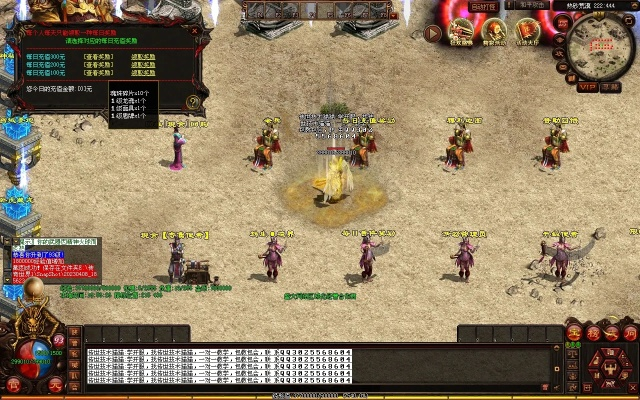Open the war drum event icon
The image size is (640, 400).
494,32
